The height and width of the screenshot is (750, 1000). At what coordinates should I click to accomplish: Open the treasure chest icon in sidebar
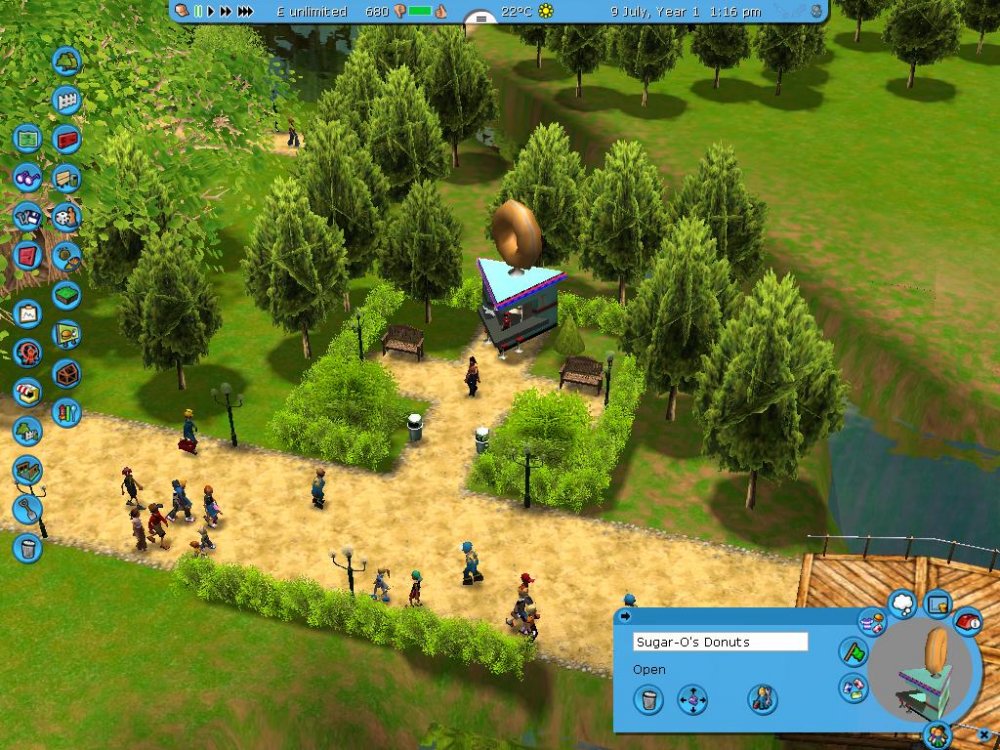pyautogui.click(x=66, y=373)
